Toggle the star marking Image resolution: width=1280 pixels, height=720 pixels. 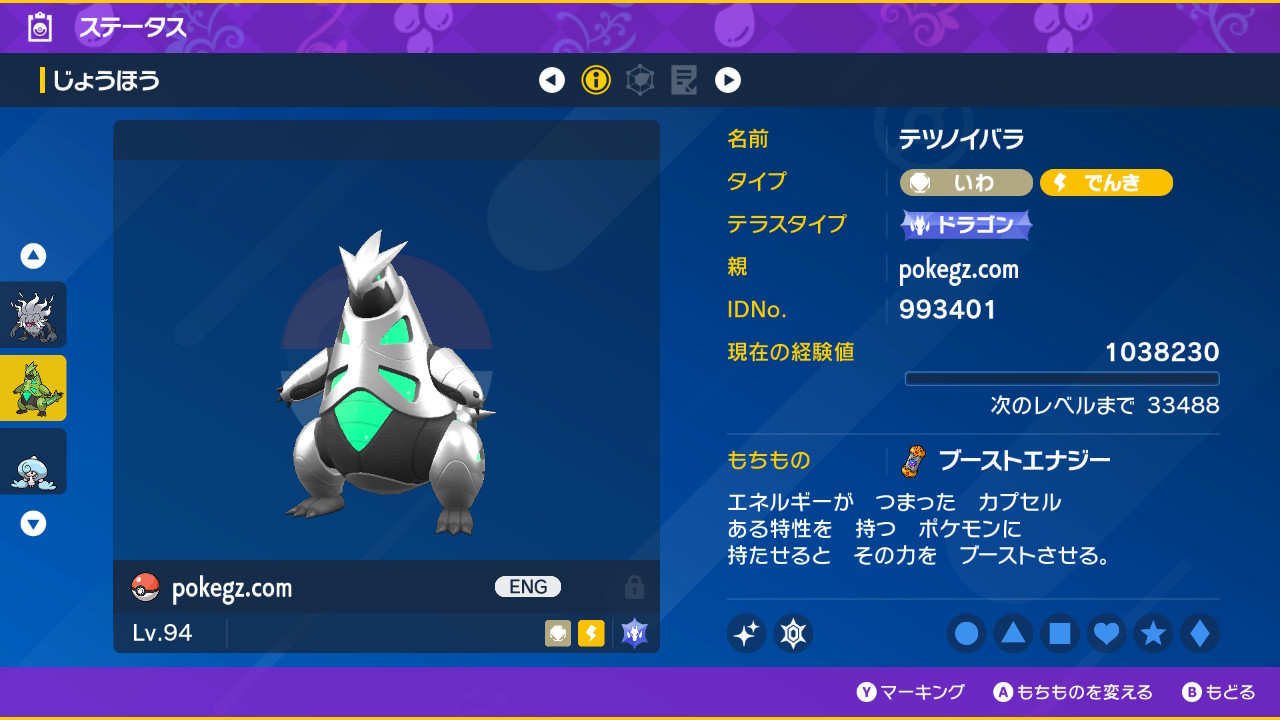(1153, 635)
